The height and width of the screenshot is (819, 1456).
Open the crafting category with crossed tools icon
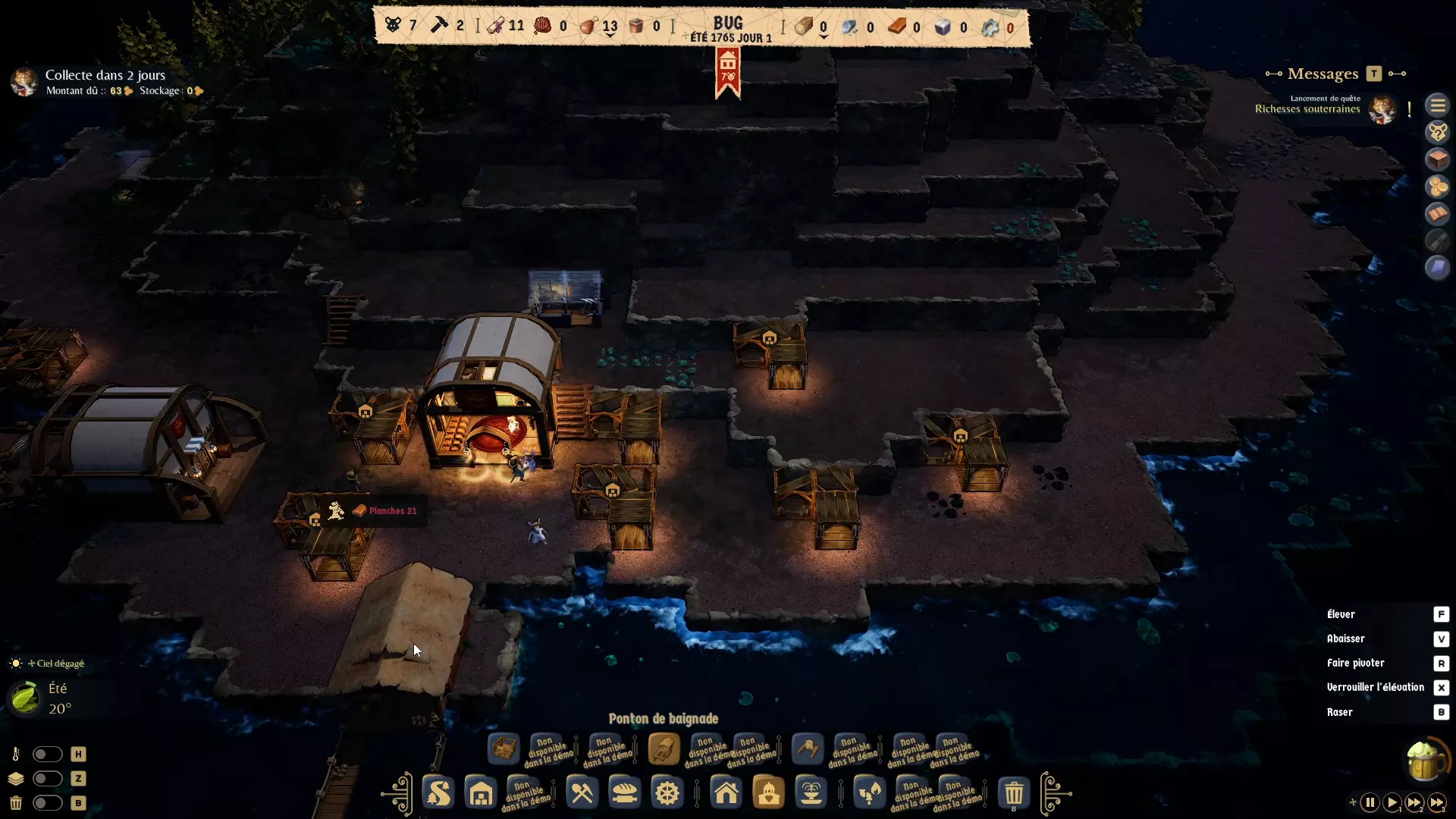coord(582,793)
